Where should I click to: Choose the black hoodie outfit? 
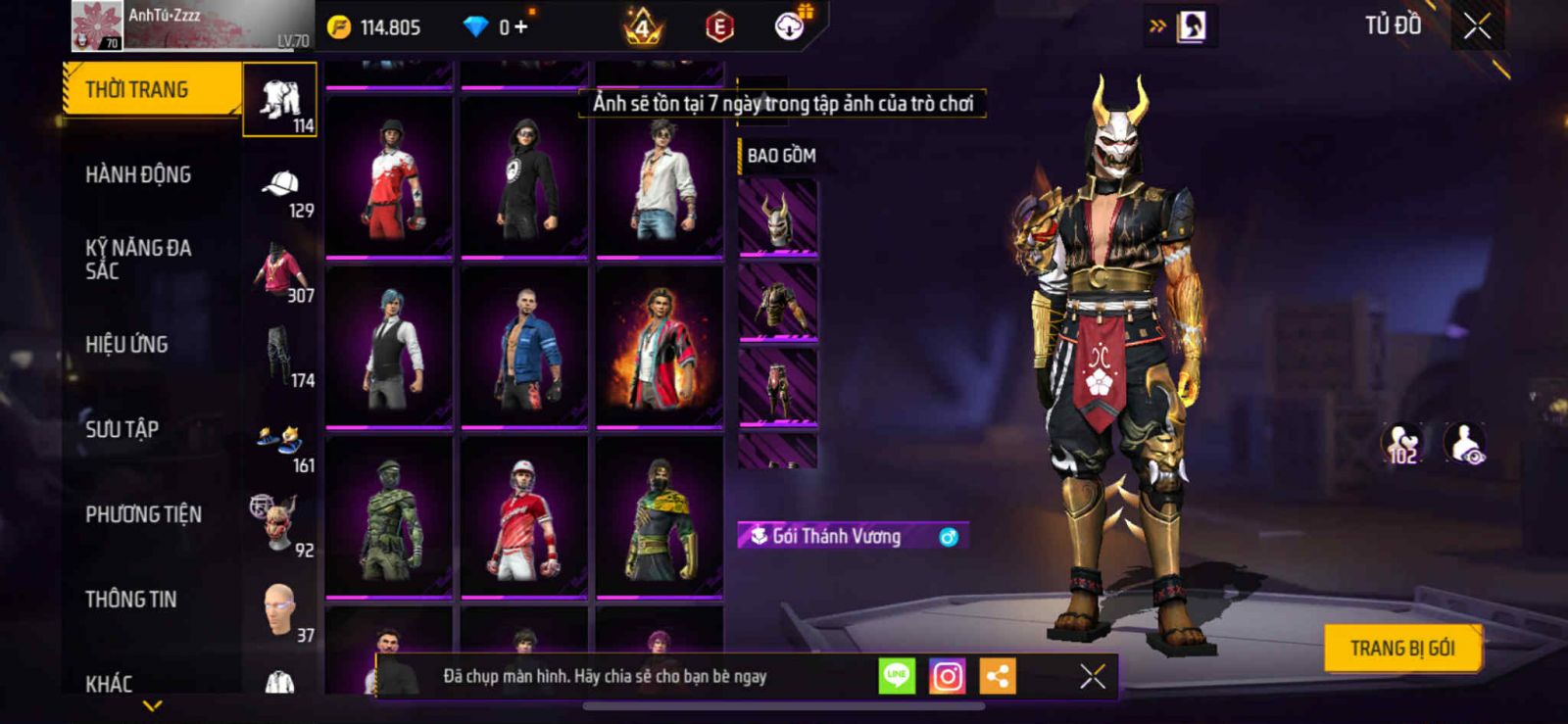point(524,176)
